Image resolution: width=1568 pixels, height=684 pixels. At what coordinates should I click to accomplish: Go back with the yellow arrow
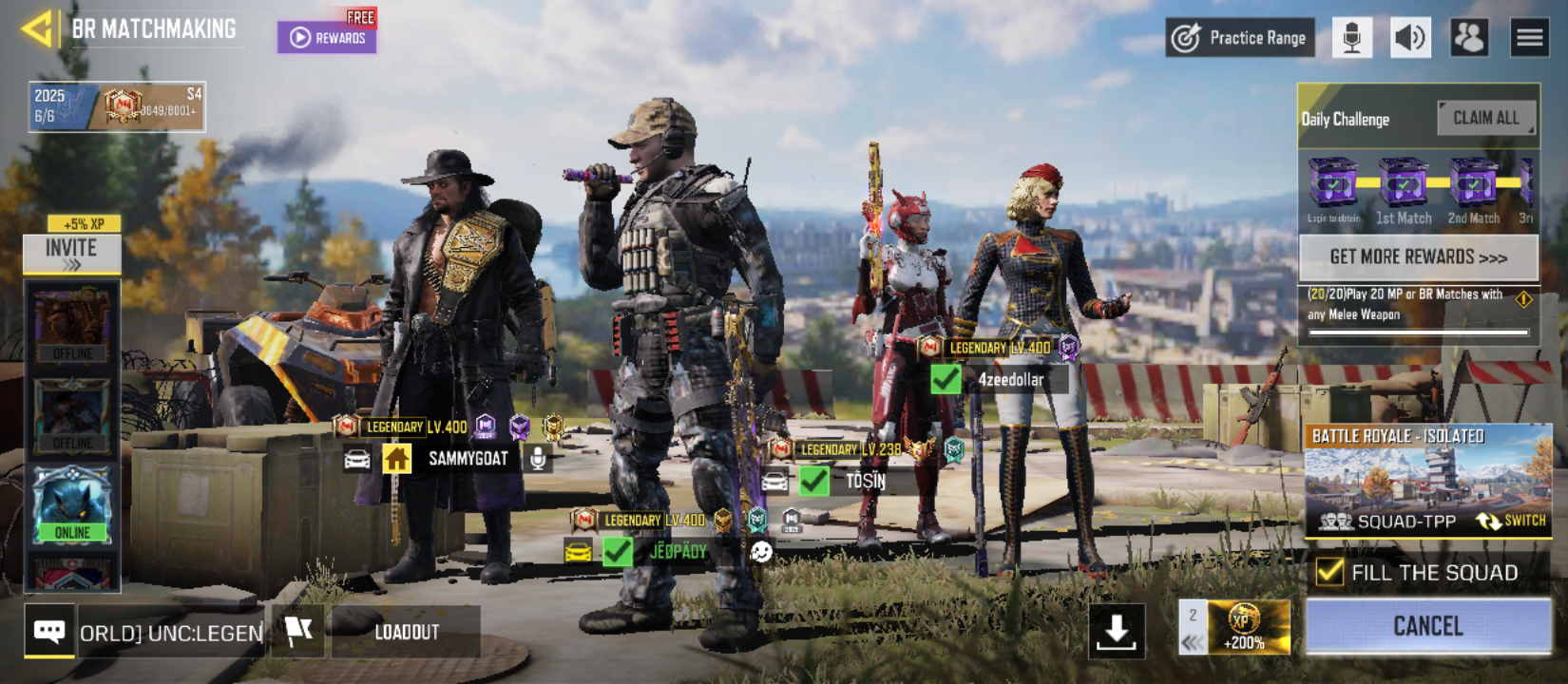pyautogui.click(x=36, y=28)
